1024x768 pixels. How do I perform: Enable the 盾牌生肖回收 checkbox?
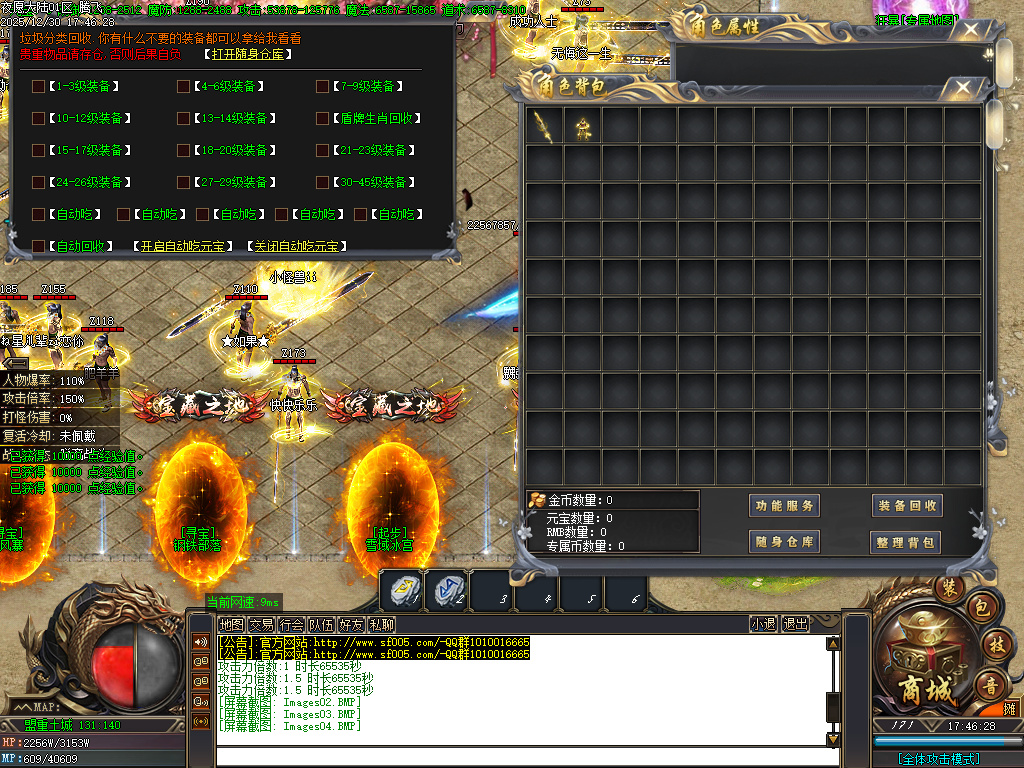pos(322,118)
